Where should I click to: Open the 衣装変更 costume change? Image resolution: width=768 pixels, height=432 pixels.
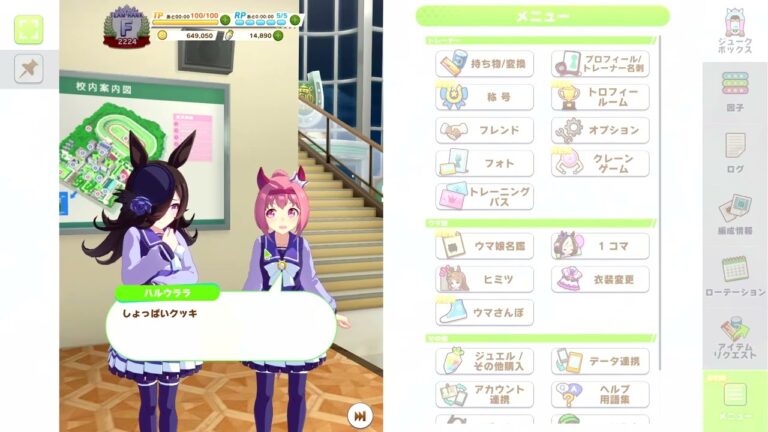click(x=600, y=279)
